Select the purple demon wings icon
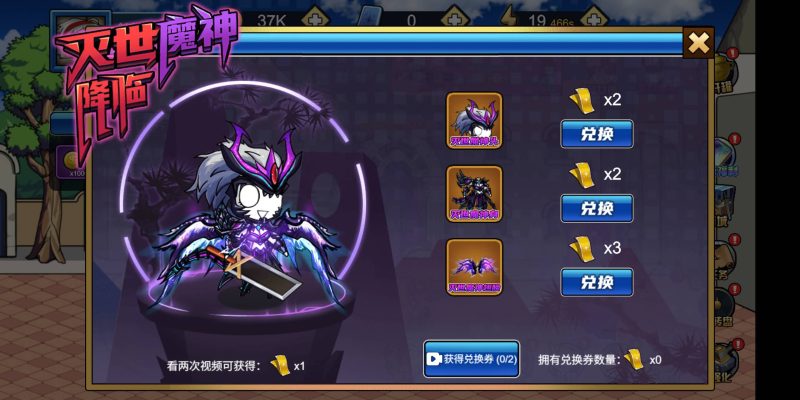Viewport: 800px width, 400px height. pos(474,267)
